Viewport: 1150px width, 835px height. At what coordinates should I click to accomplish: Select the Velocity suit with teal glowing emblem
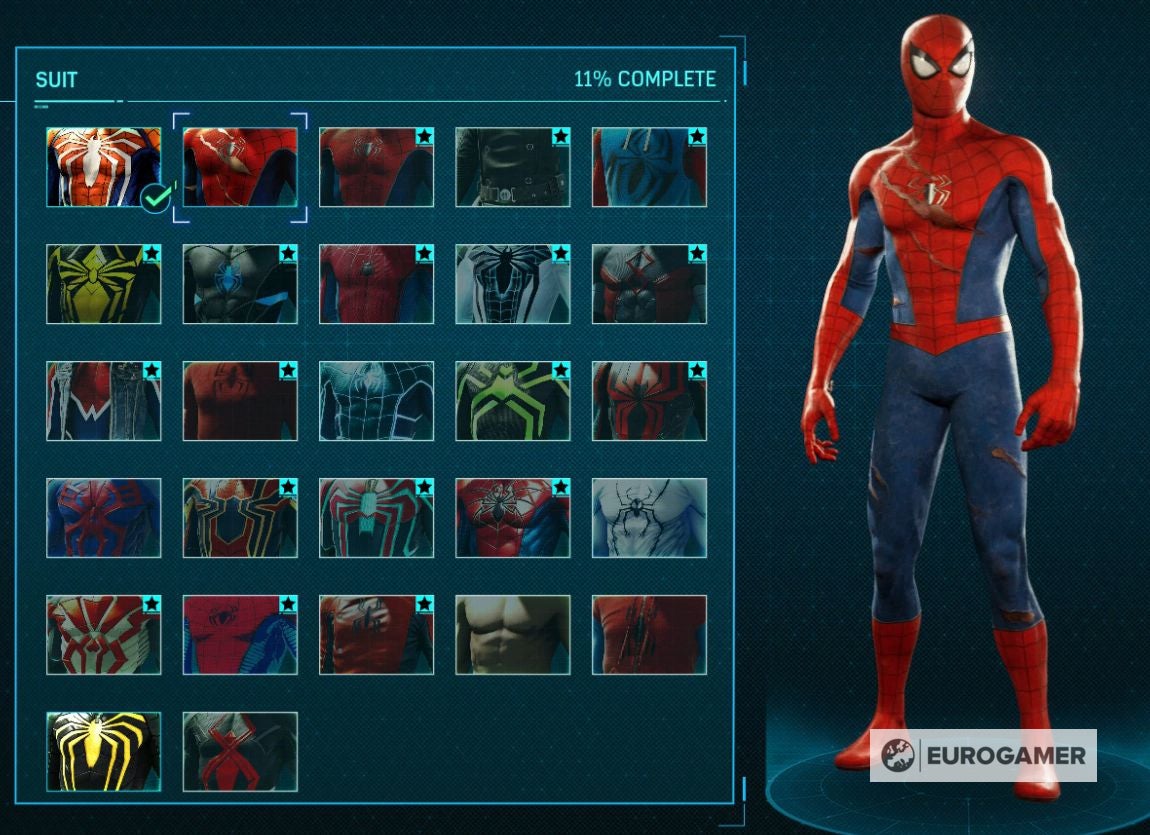376,518
